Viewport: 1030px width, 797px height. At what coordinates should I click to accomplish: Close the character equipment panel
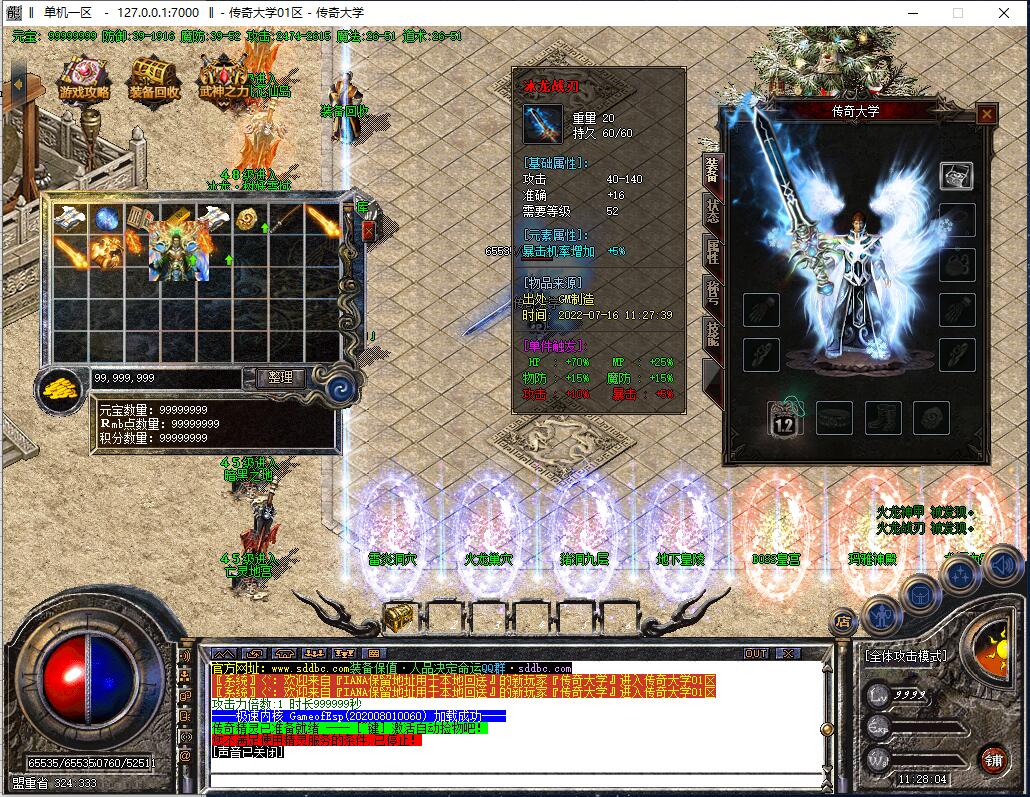pos(986,114)
